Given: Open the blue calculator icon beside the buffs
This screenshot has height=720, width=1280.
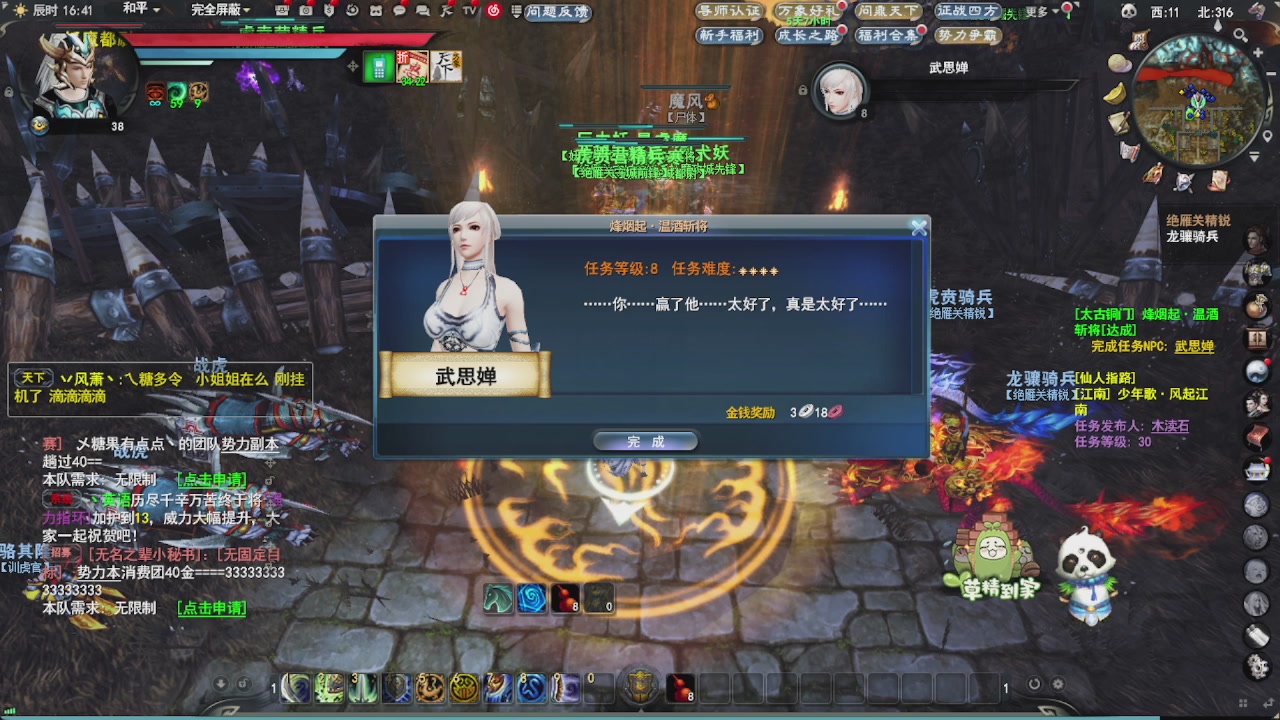Looking at the screenshot, I should coord(378,67).
